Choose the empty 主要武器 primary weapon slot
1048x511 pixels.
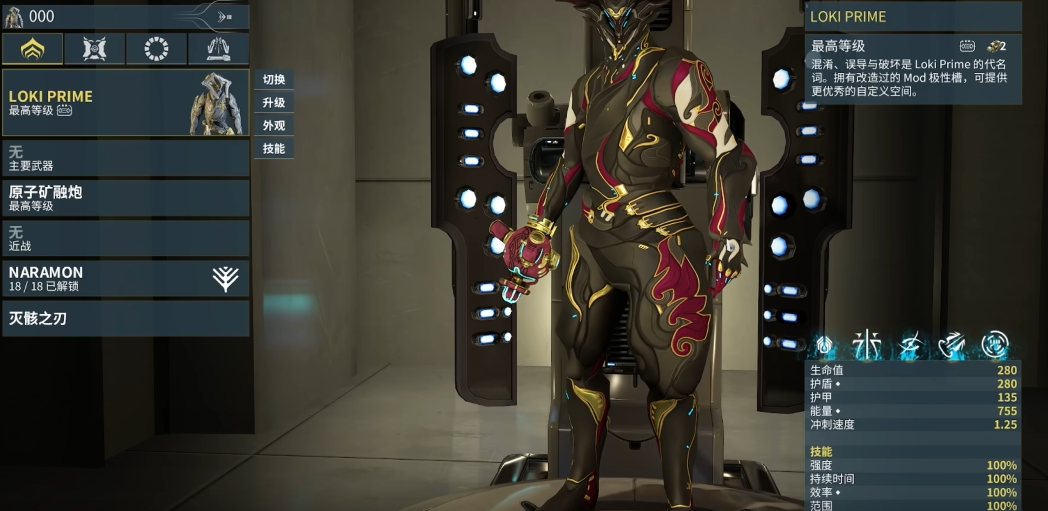125,158
